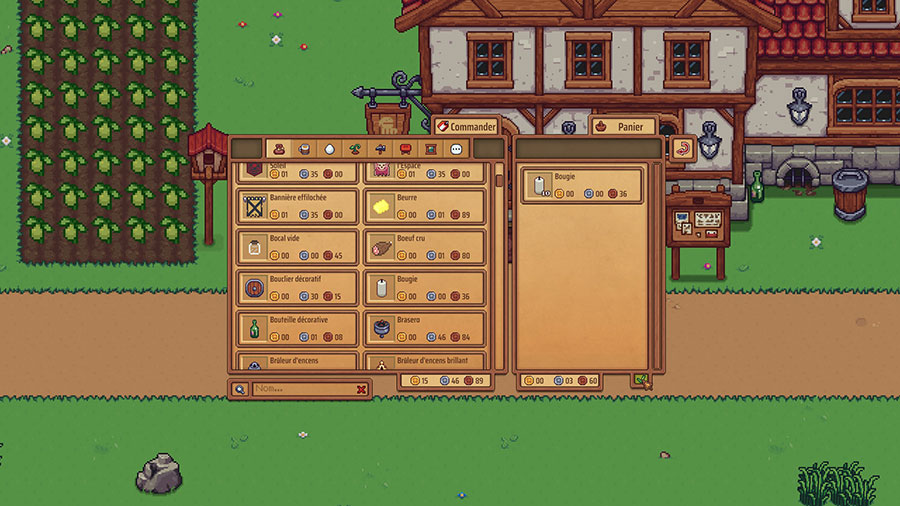Choose the Bocal vide item
Viewport: 900px width, 506px height.
coord(299,247)
